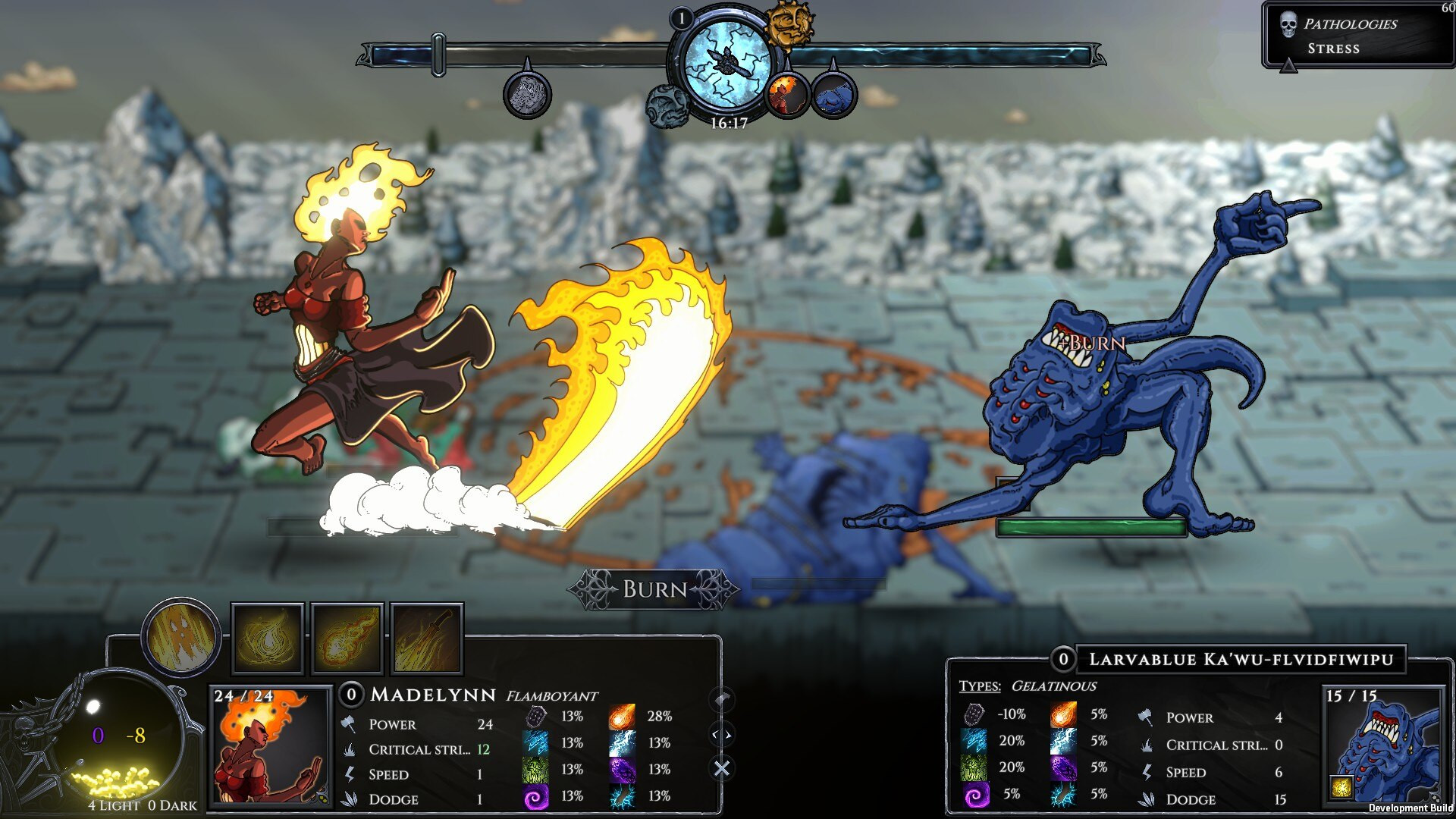This screenshot has width=1456, height=819.
Task: Click the left-right arrow cycle button
Action: [x=720, y=734]
